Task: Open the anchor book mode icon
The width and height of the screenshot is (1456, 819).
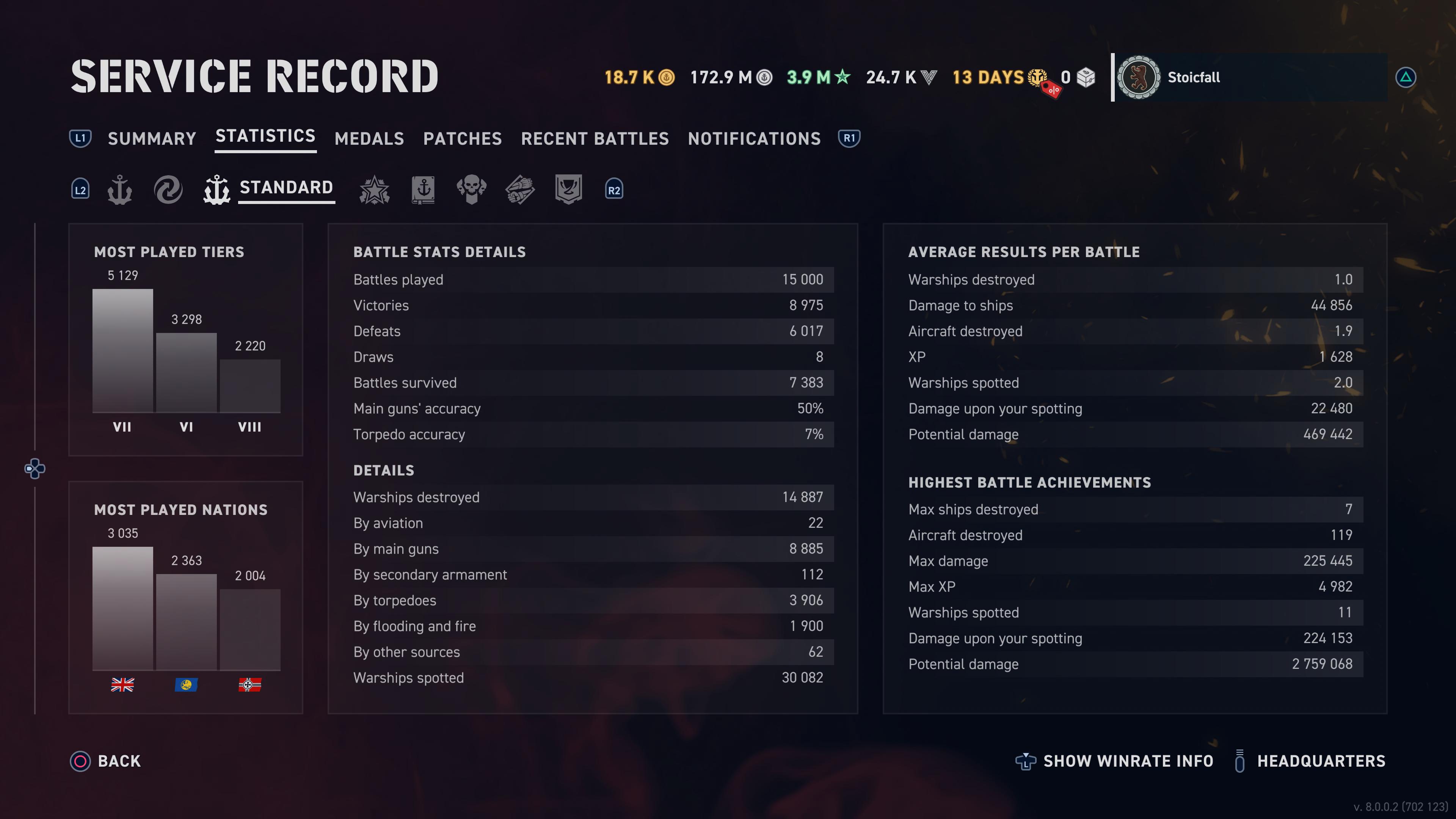Action: pyautogui.click(x=423, y=189)
